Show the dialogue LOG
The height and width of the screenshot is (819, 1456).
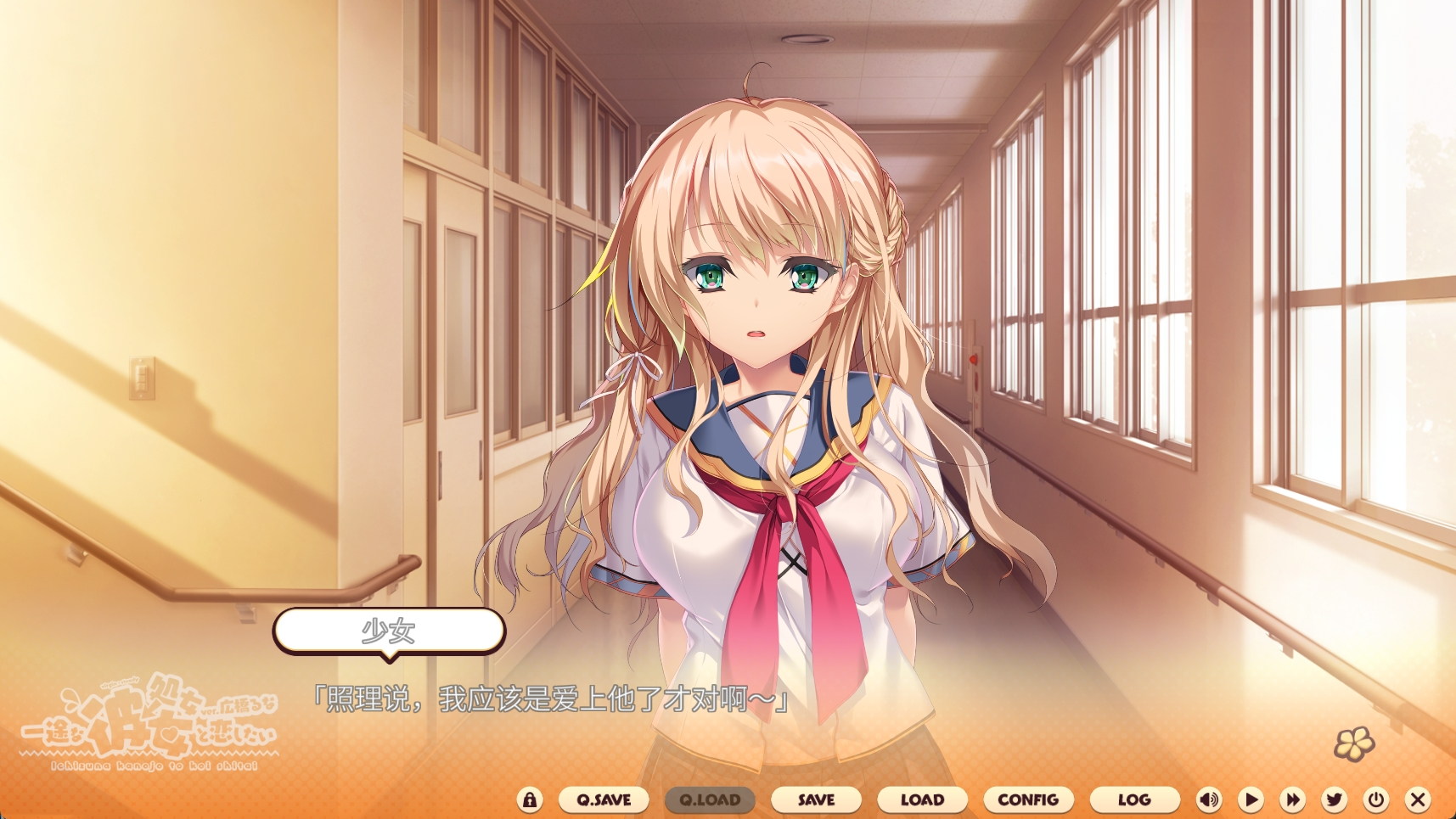[1134, 799]
